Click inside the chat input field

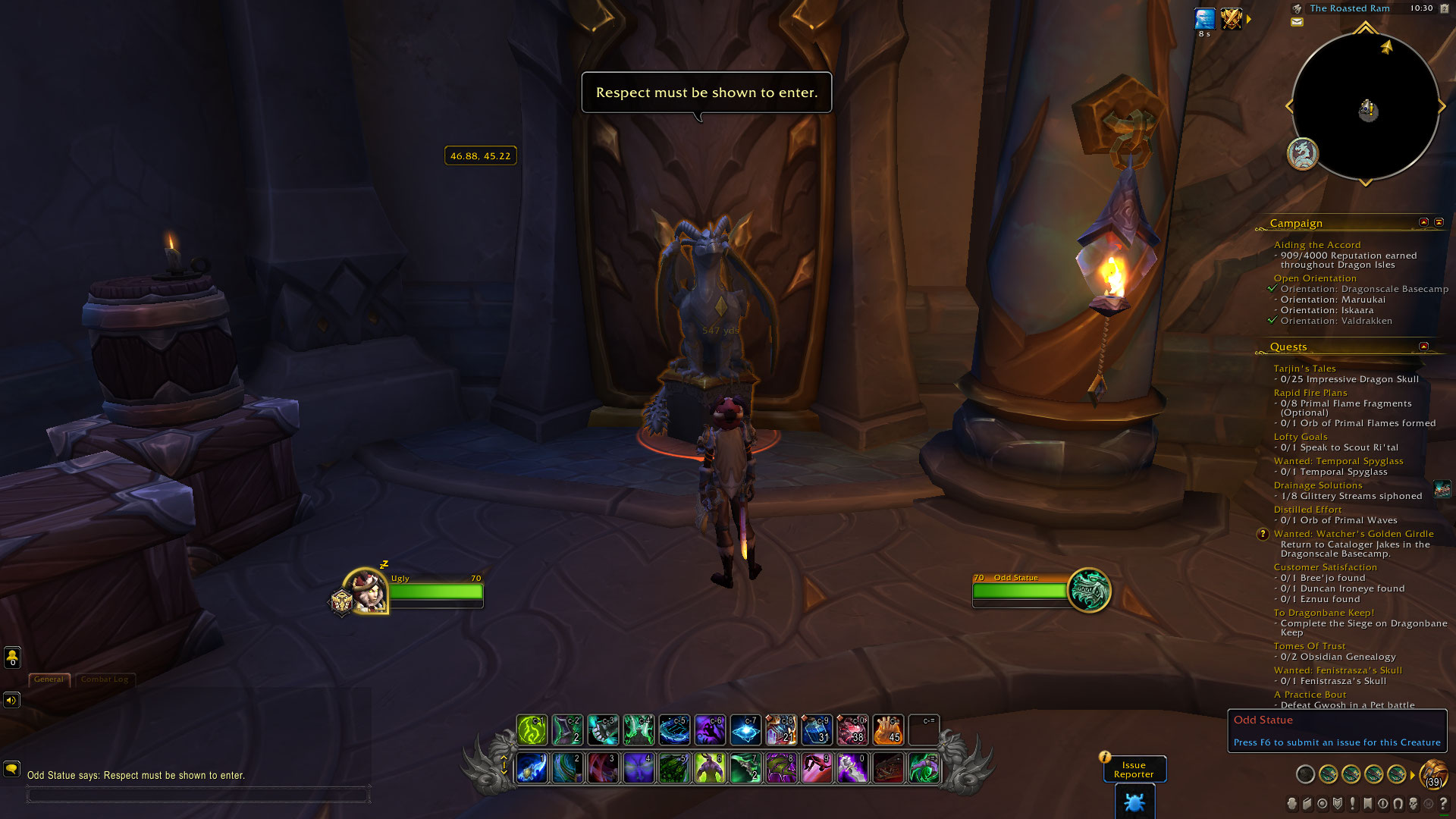pyautogui.click(x=197, y=795)
